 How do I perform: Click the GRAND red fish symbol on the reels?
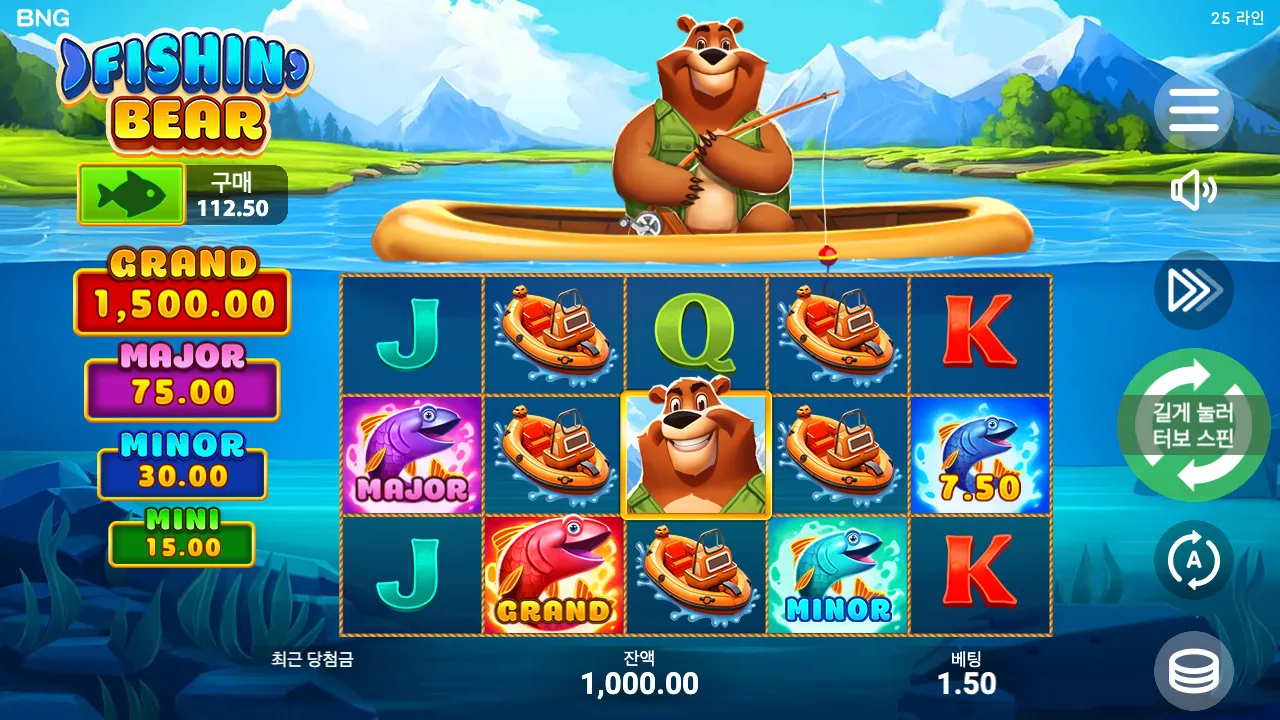(x=555, y=579)
